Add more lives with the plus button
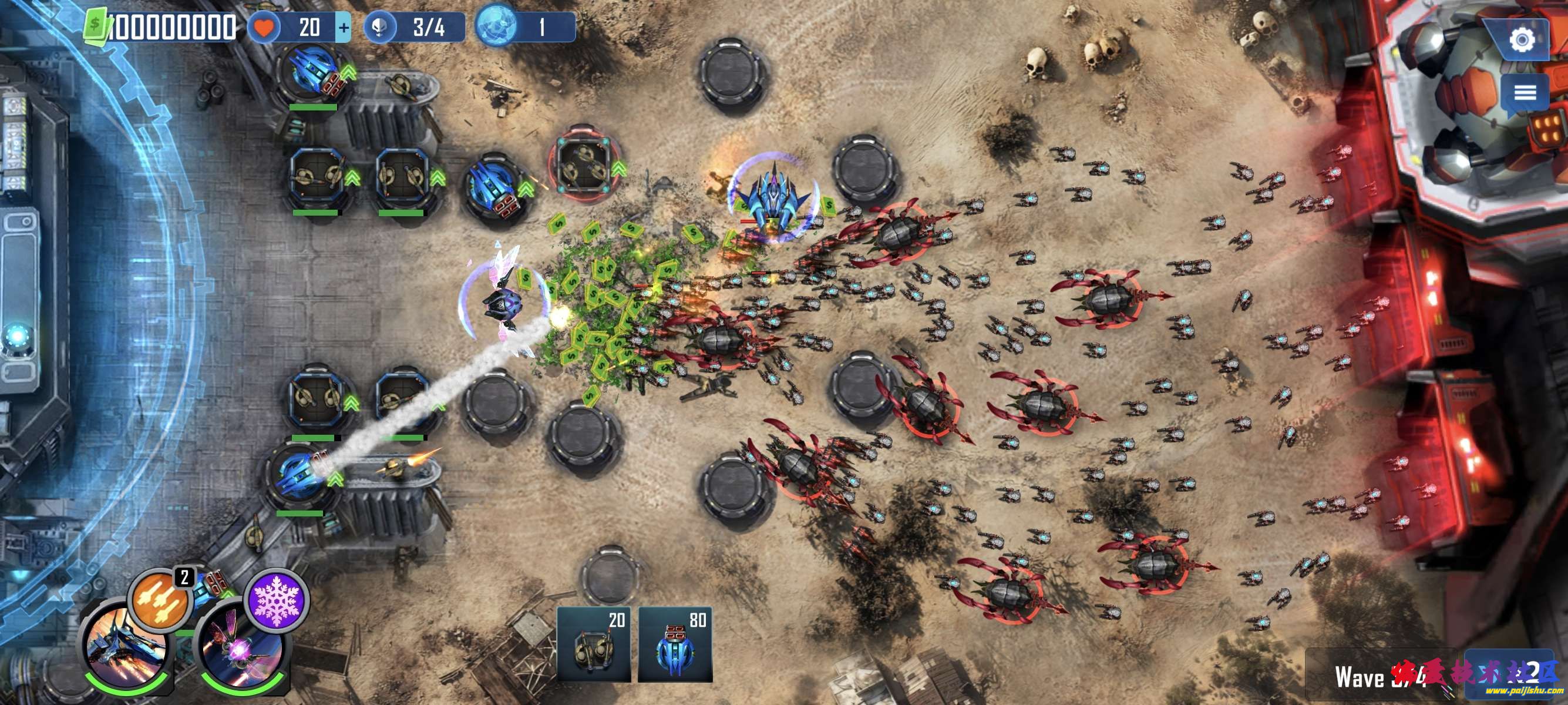Screen dimensions: 1568x705 click(344, 28)
